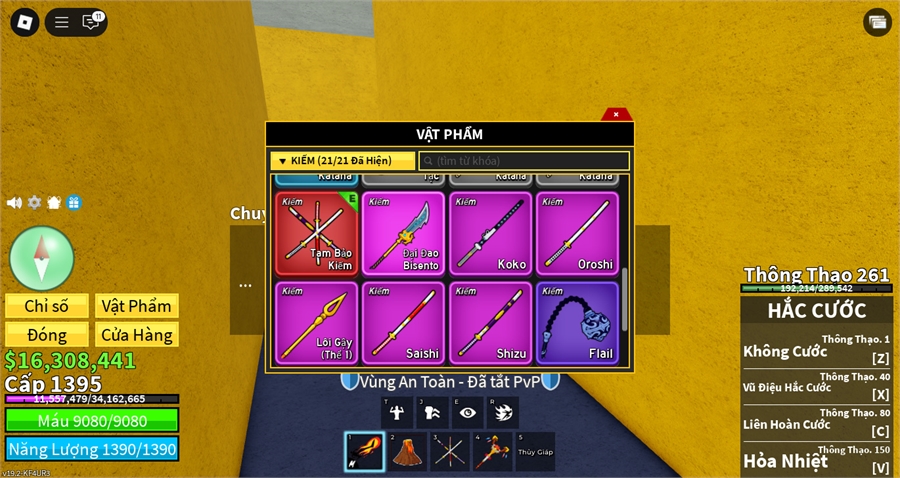The height and width of the screenshot is (478, 900).
Task: Pick the Oroshi sword in inventory
Action: tap(577, 233)
